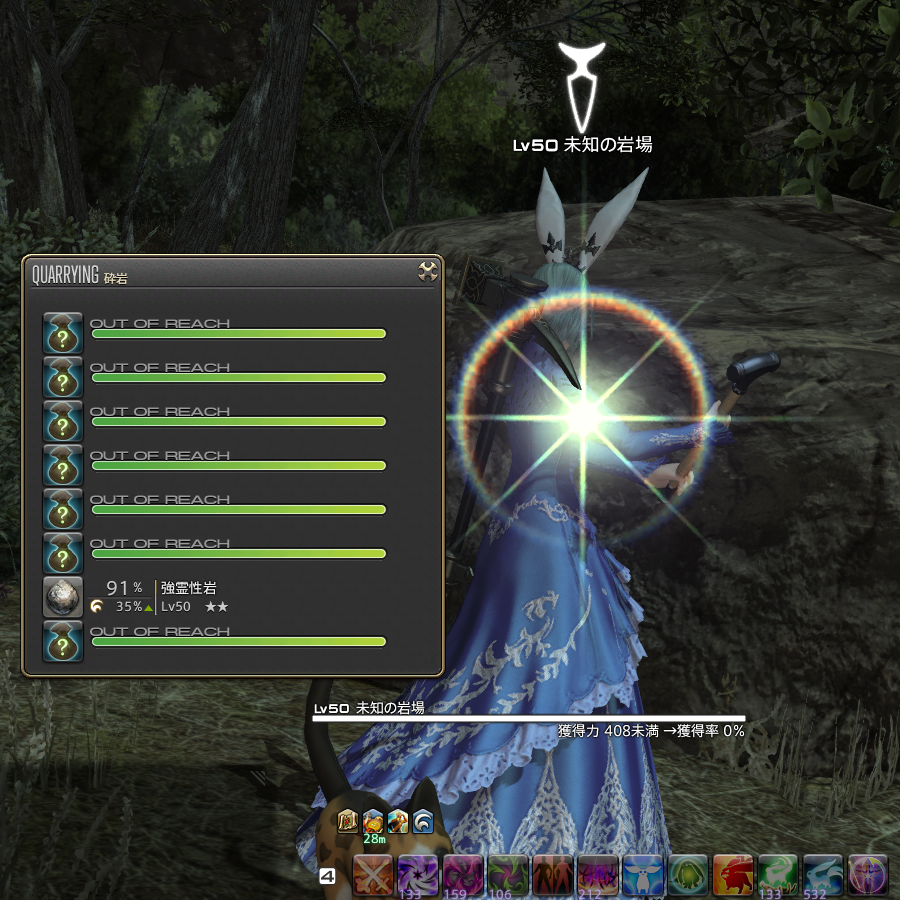The image size is (900, 900).
Task: Activate the blue long-eared creature action
Action: click(x=642, y=875)
